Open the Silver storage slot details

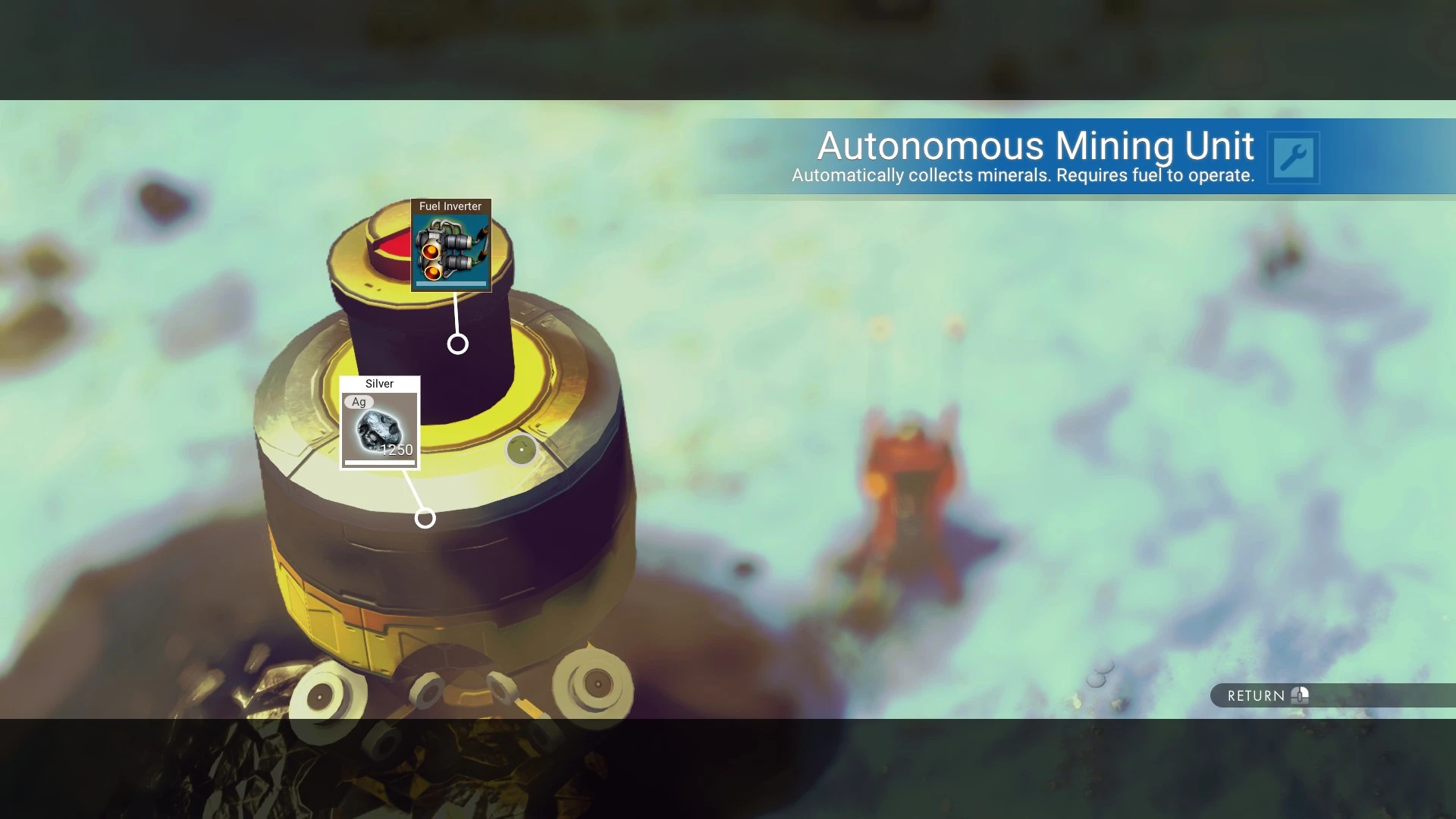[380, 425]
